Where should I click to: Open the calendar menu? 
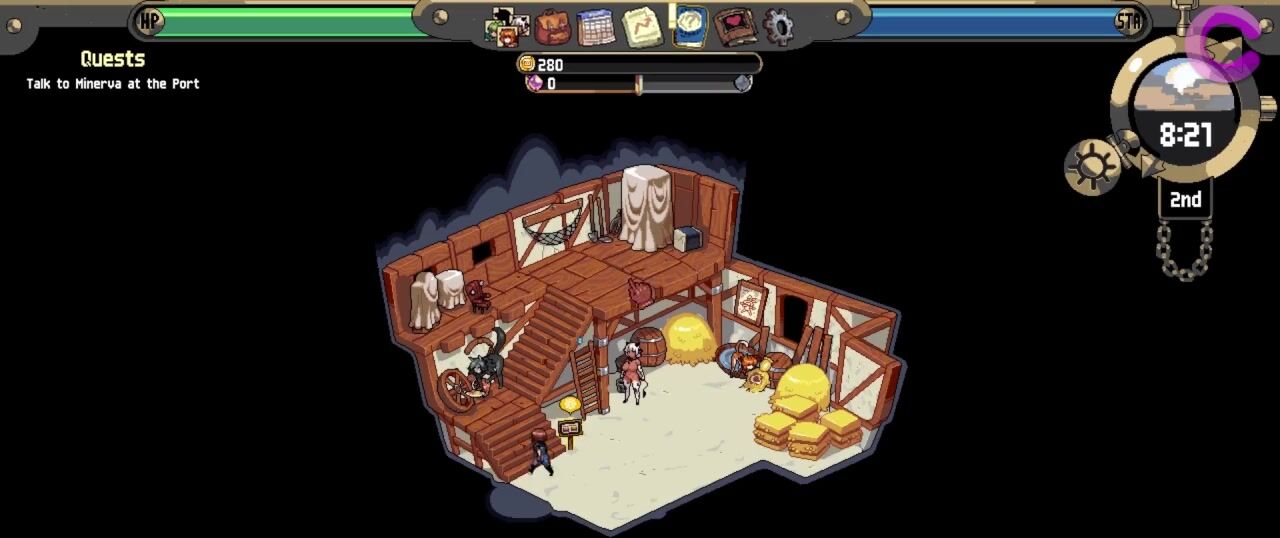click(x=596, y=27)
